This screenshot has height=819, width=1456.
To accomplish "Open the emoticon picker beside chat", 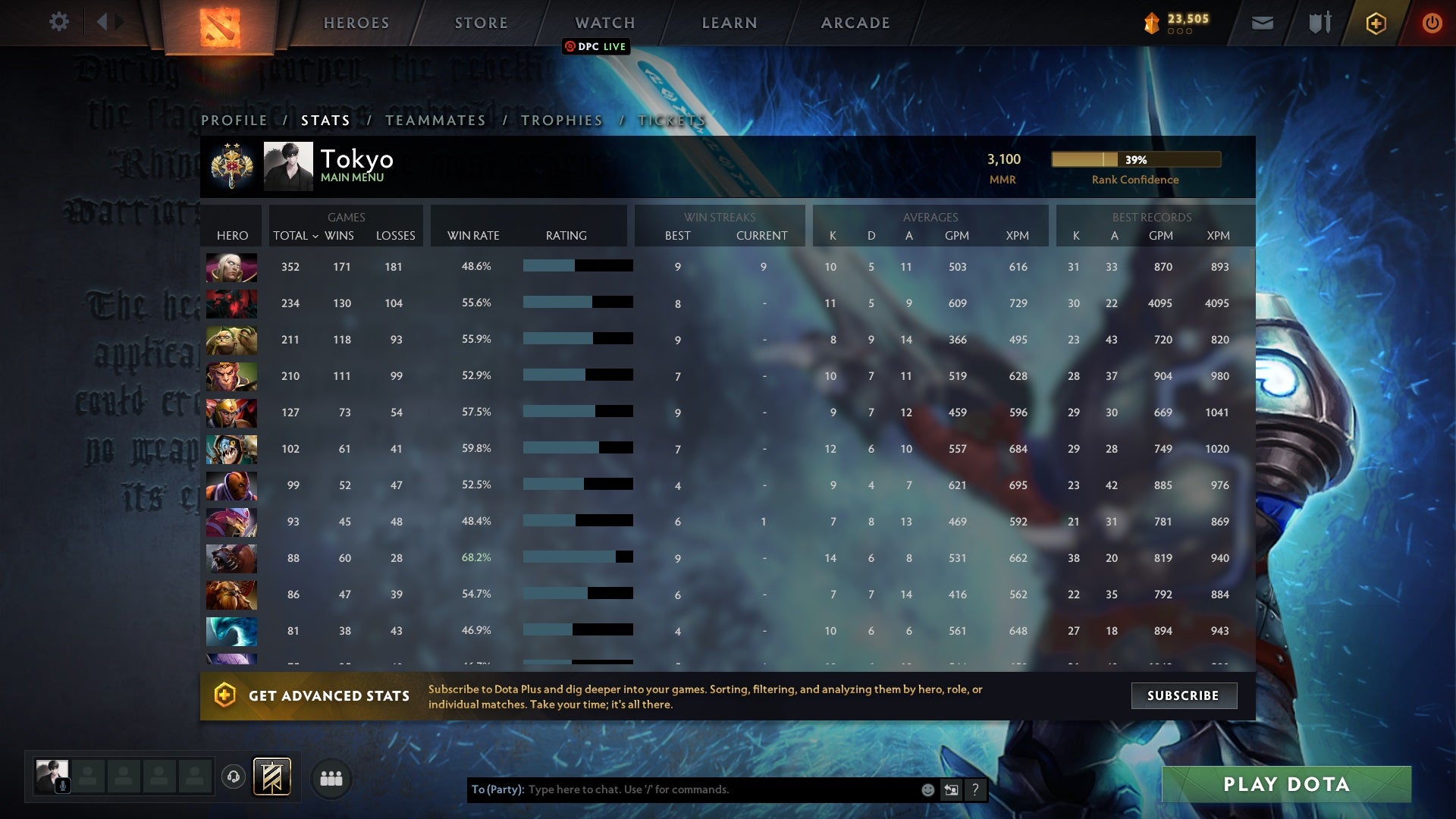I will click(x=927, y=789).
